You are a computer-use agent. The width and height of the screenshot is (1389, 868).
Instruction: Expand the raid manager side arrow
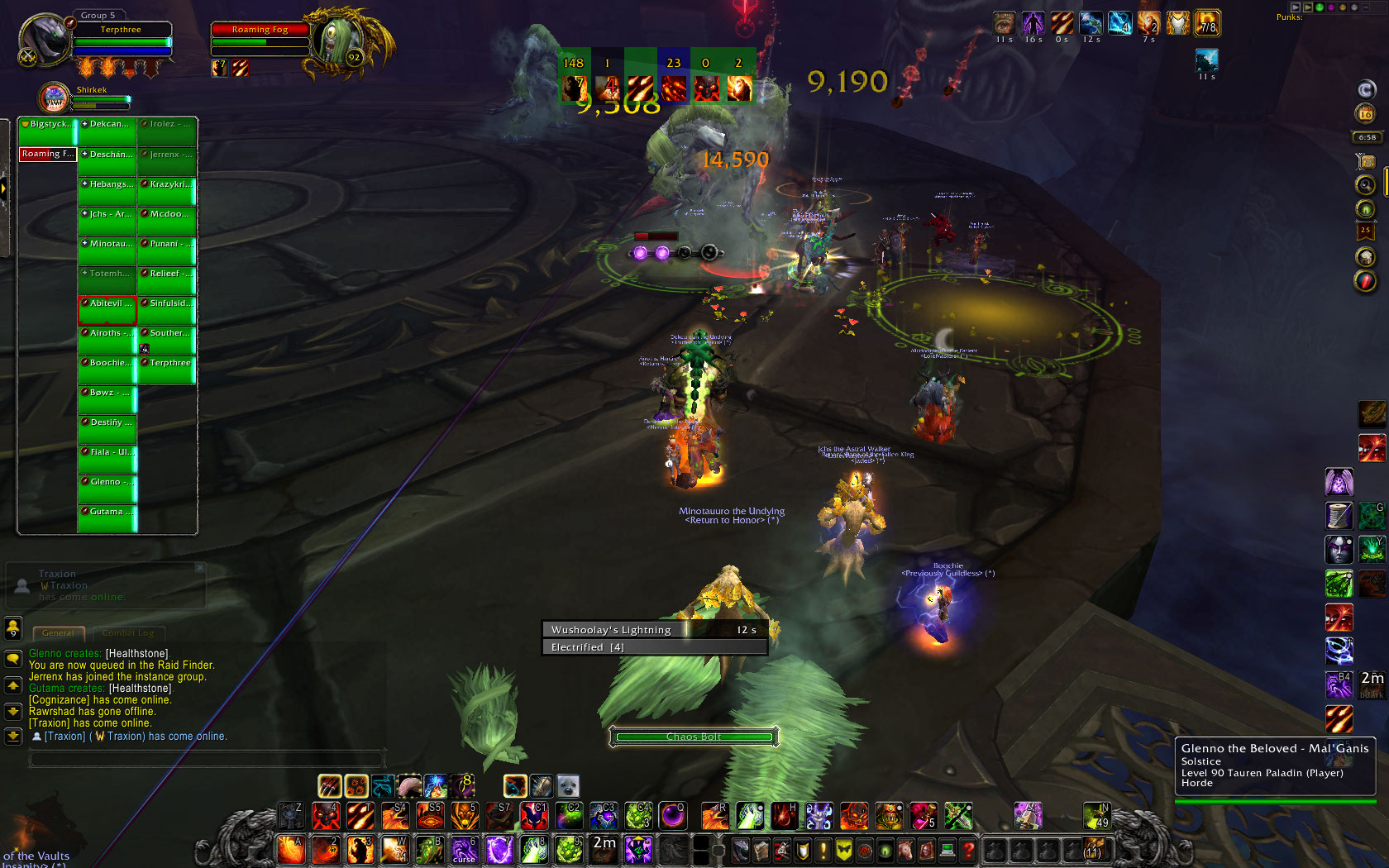tap(4, 188)
